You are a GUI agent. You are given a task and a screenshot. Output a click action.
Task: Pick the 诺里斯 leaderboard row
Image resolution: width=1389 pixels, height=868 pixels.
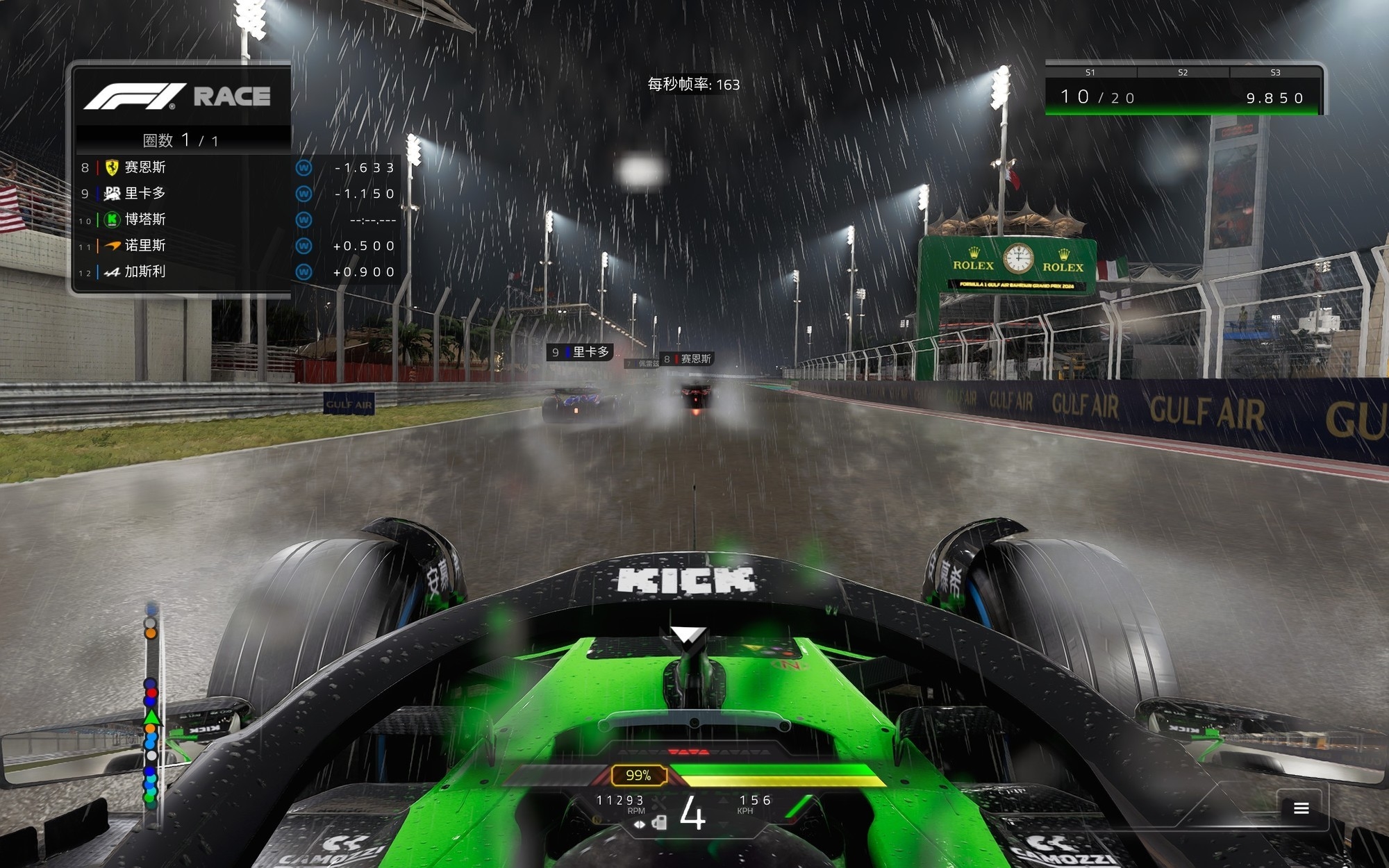(236, 246)
